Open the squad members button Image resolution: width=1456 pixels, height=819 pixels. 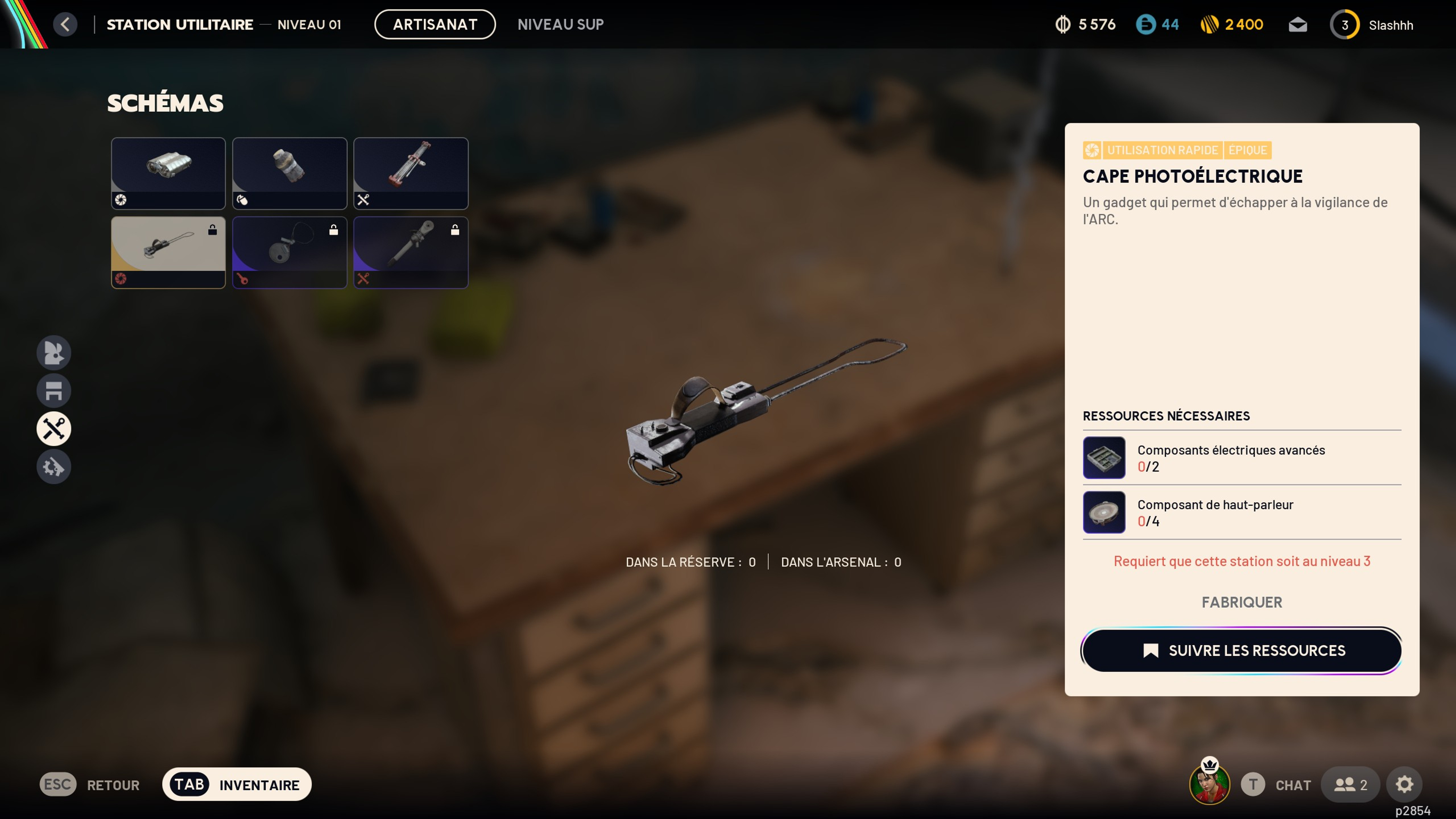[x=1350, y=785]
